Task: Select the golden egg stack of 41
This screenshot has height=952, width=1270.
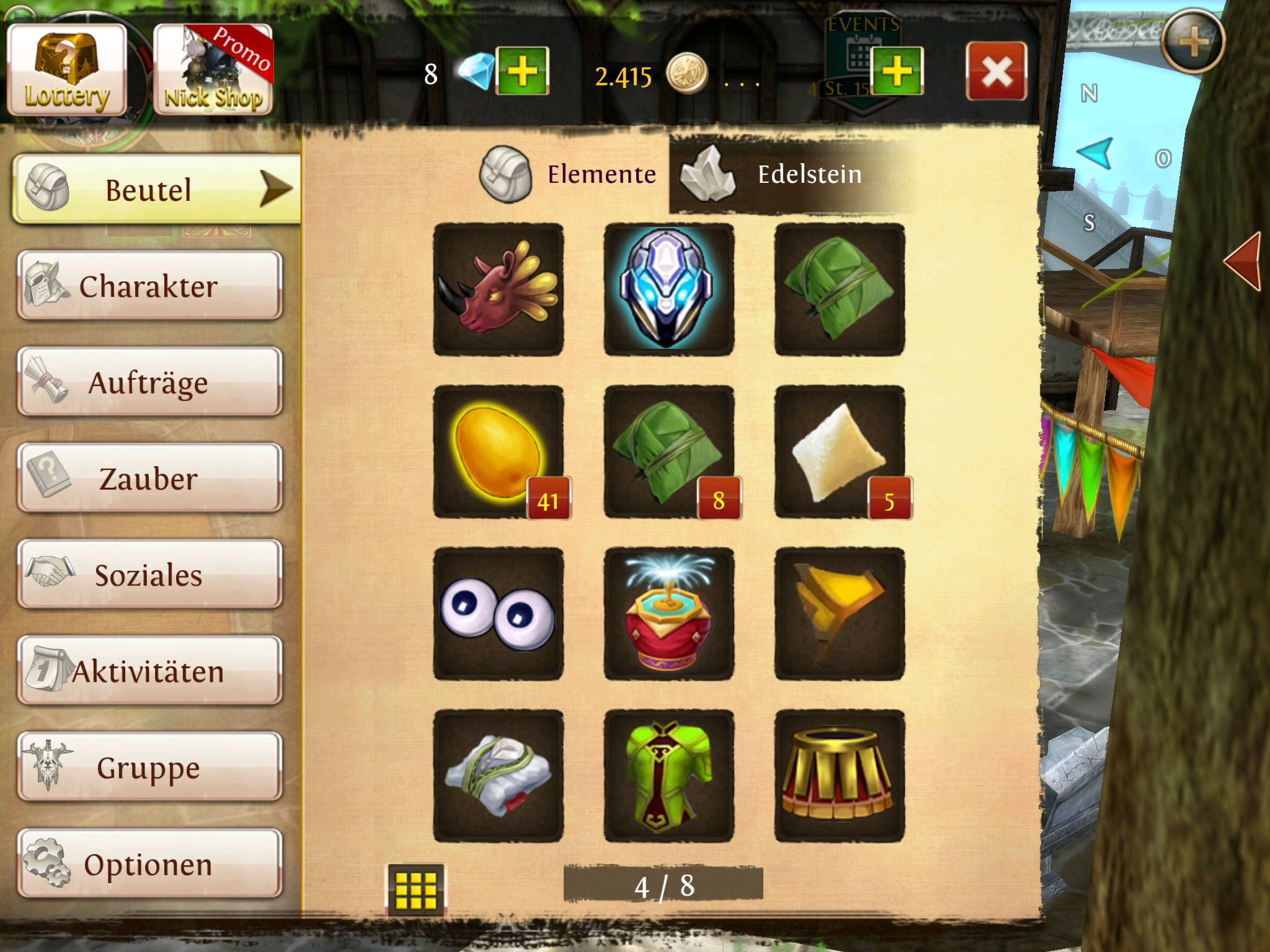Action: (x=499, y=452)
